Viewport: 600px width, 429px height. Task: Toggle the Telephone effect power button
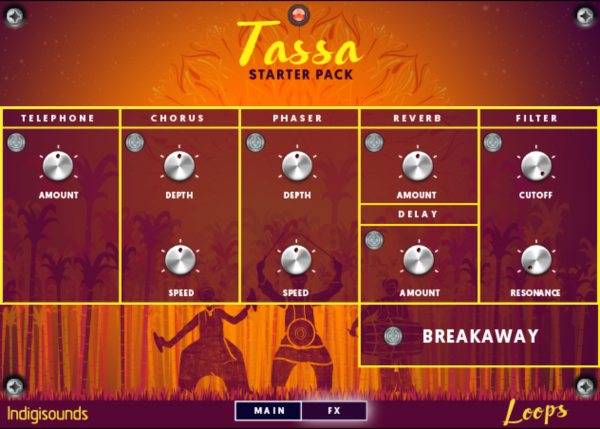click(x=15, y=142)
